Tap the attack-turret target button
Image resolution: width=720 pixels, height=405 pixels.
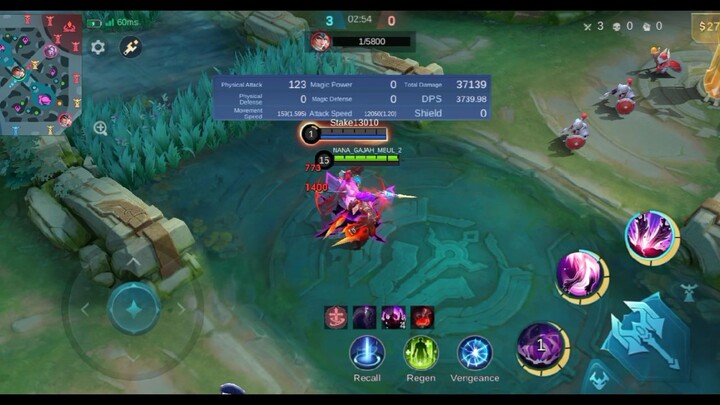689,292
